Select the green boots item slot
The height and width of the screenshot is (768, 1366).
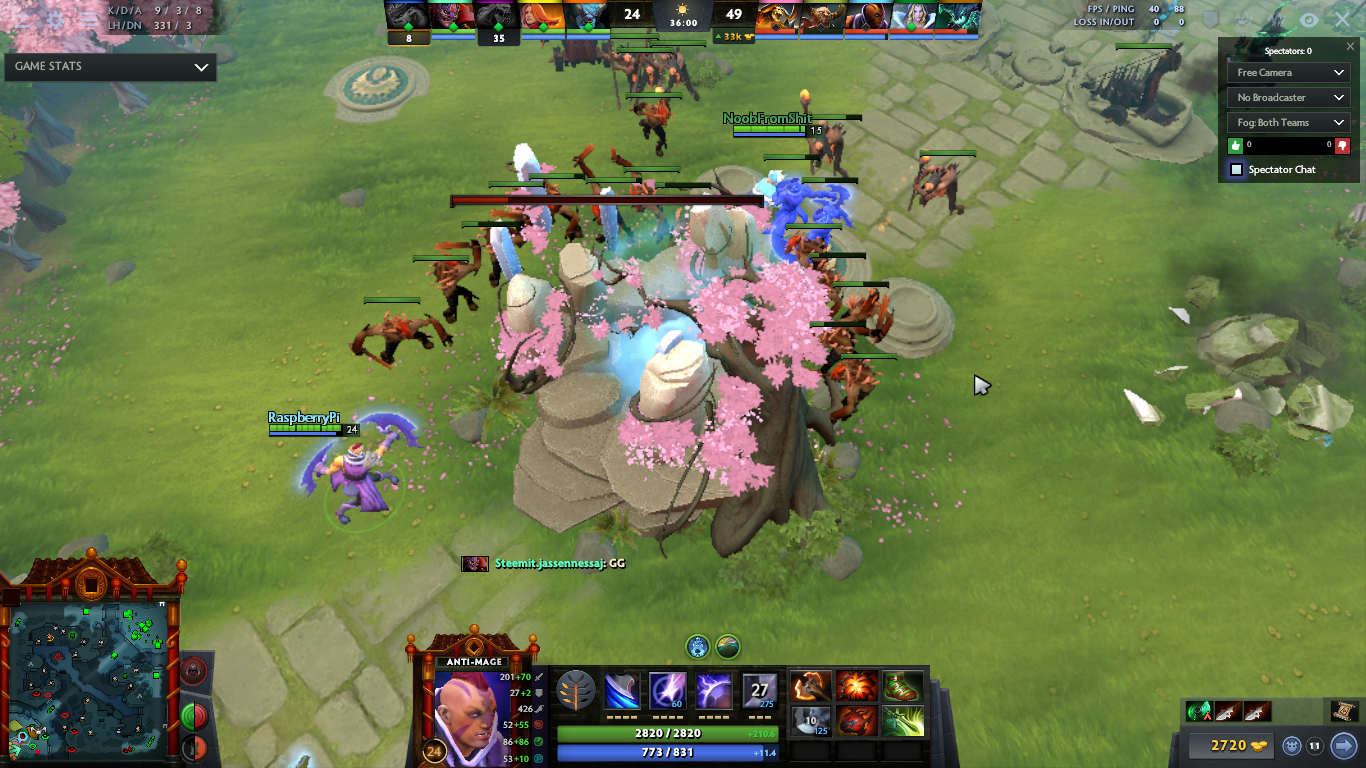(x=903, y=687)
